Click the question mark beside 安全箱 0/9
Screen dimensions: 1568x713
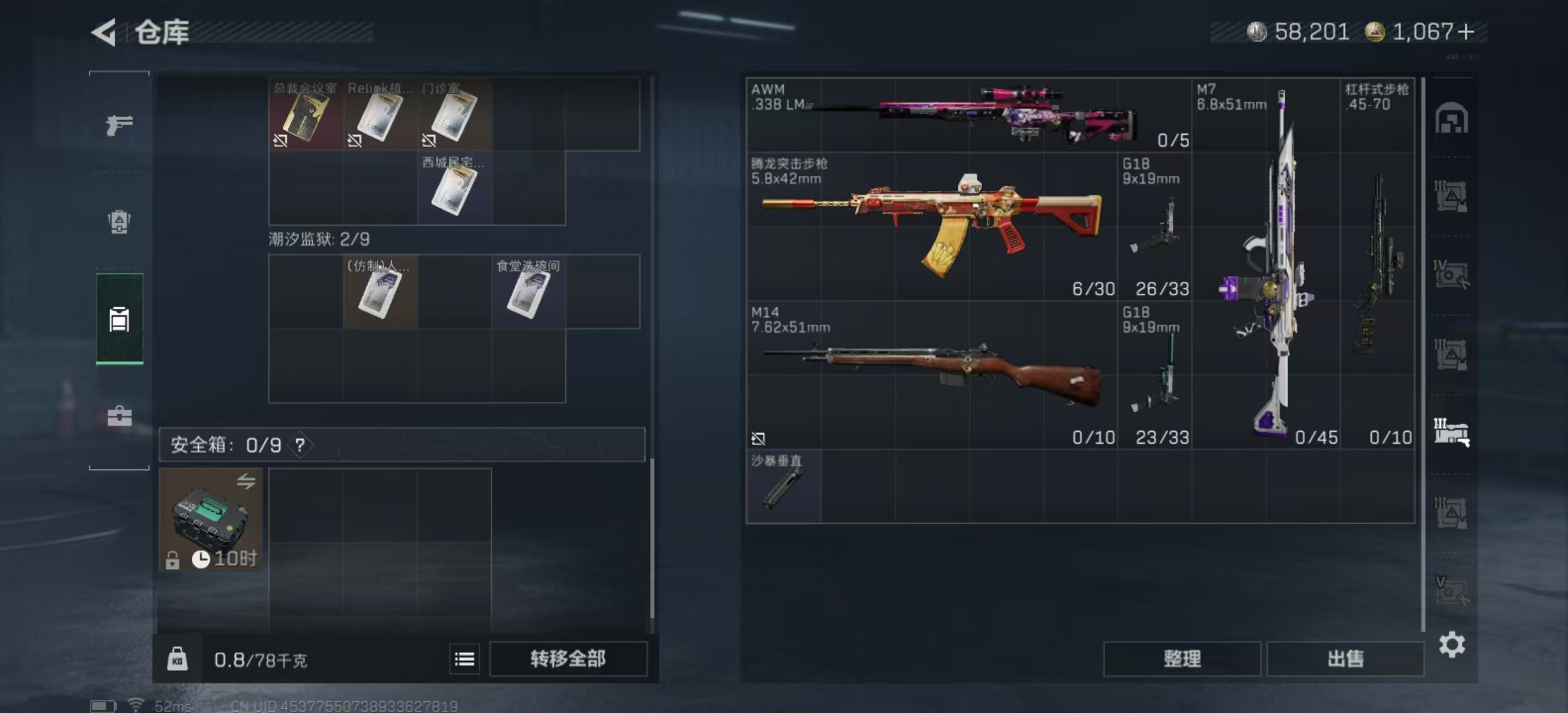coord(301,445)
